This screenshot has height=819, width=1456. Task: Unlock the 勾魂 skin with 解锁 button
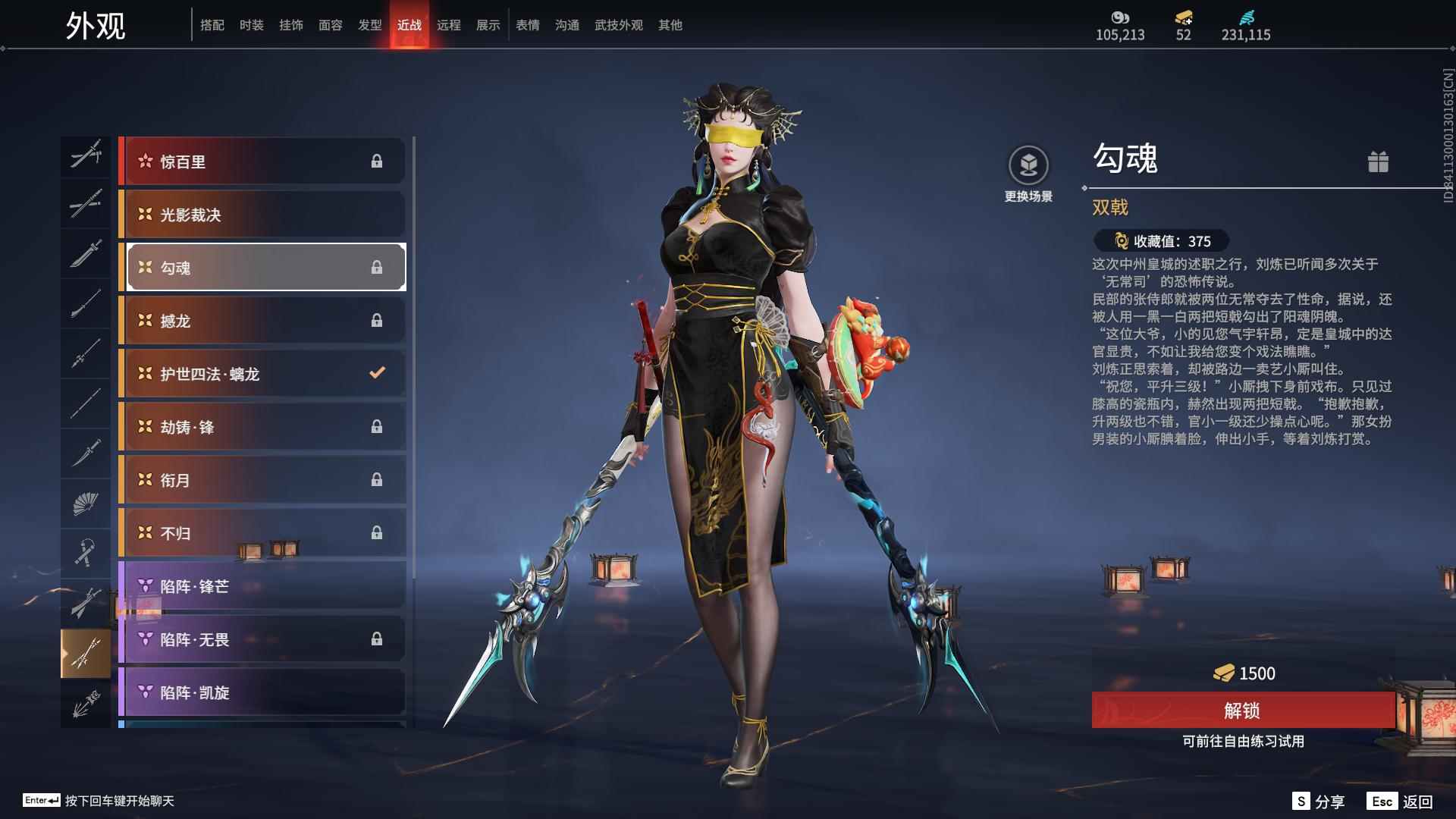click(x=1242, y=711)
